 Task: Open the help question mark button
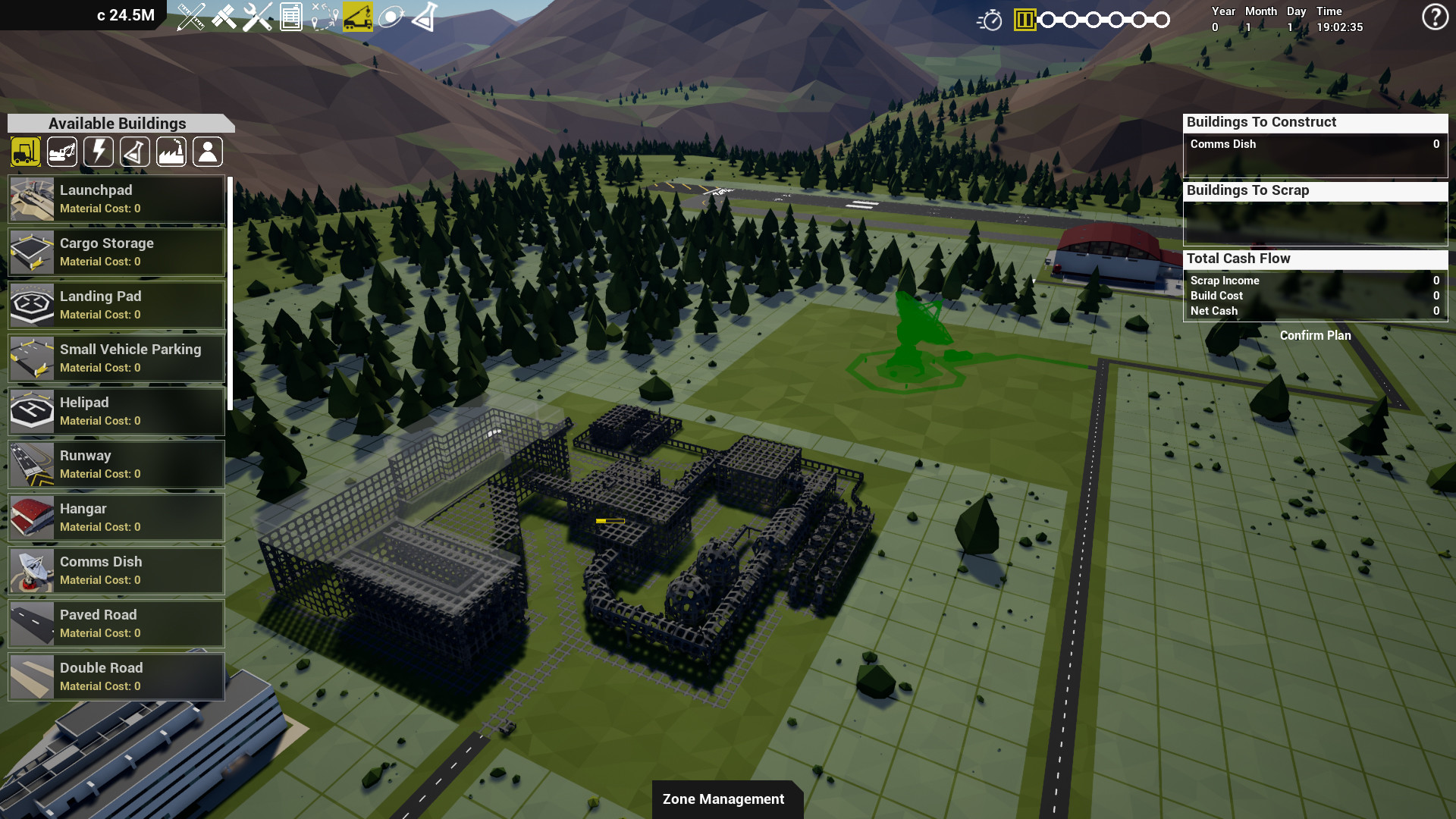(1433, 17)
